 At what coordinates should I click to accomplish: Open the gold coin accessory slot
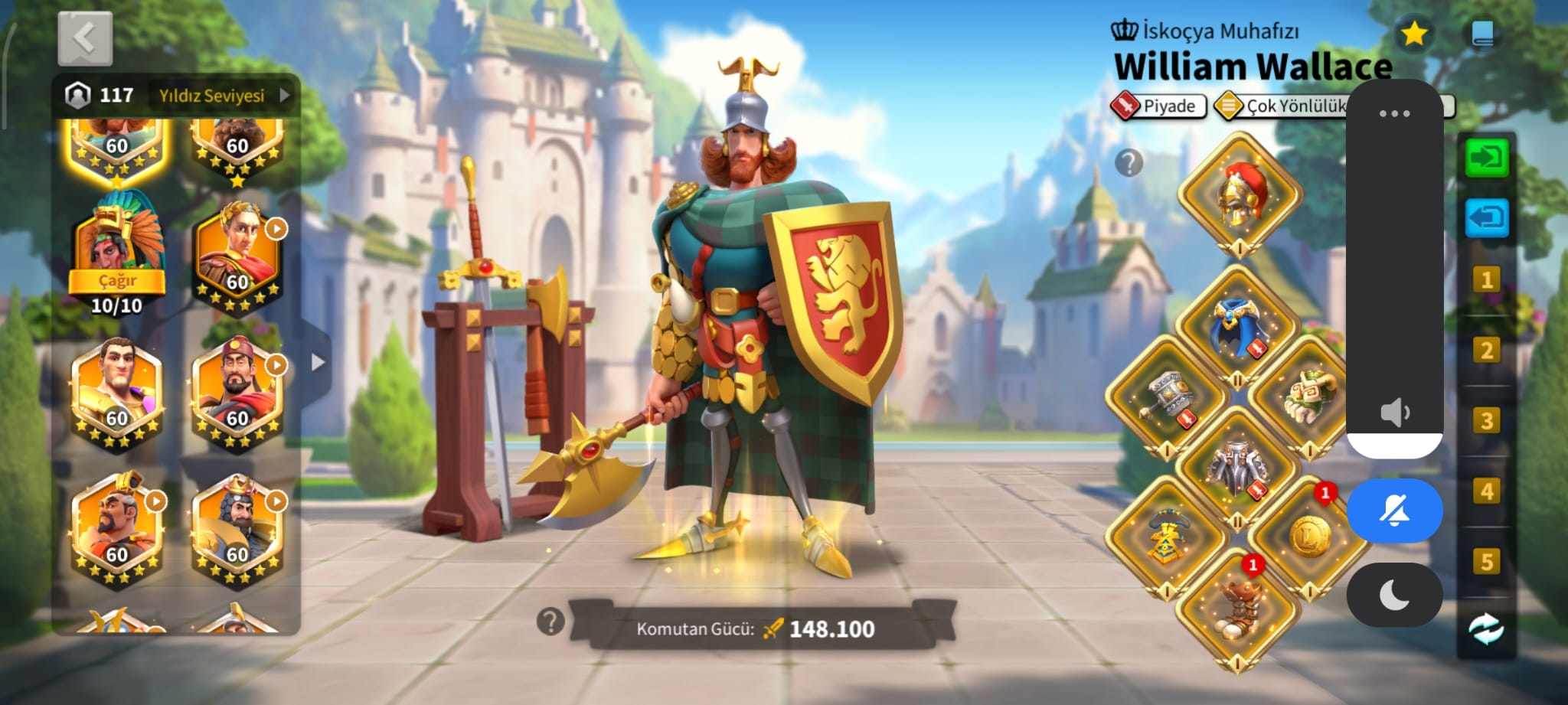[1308, 536]
